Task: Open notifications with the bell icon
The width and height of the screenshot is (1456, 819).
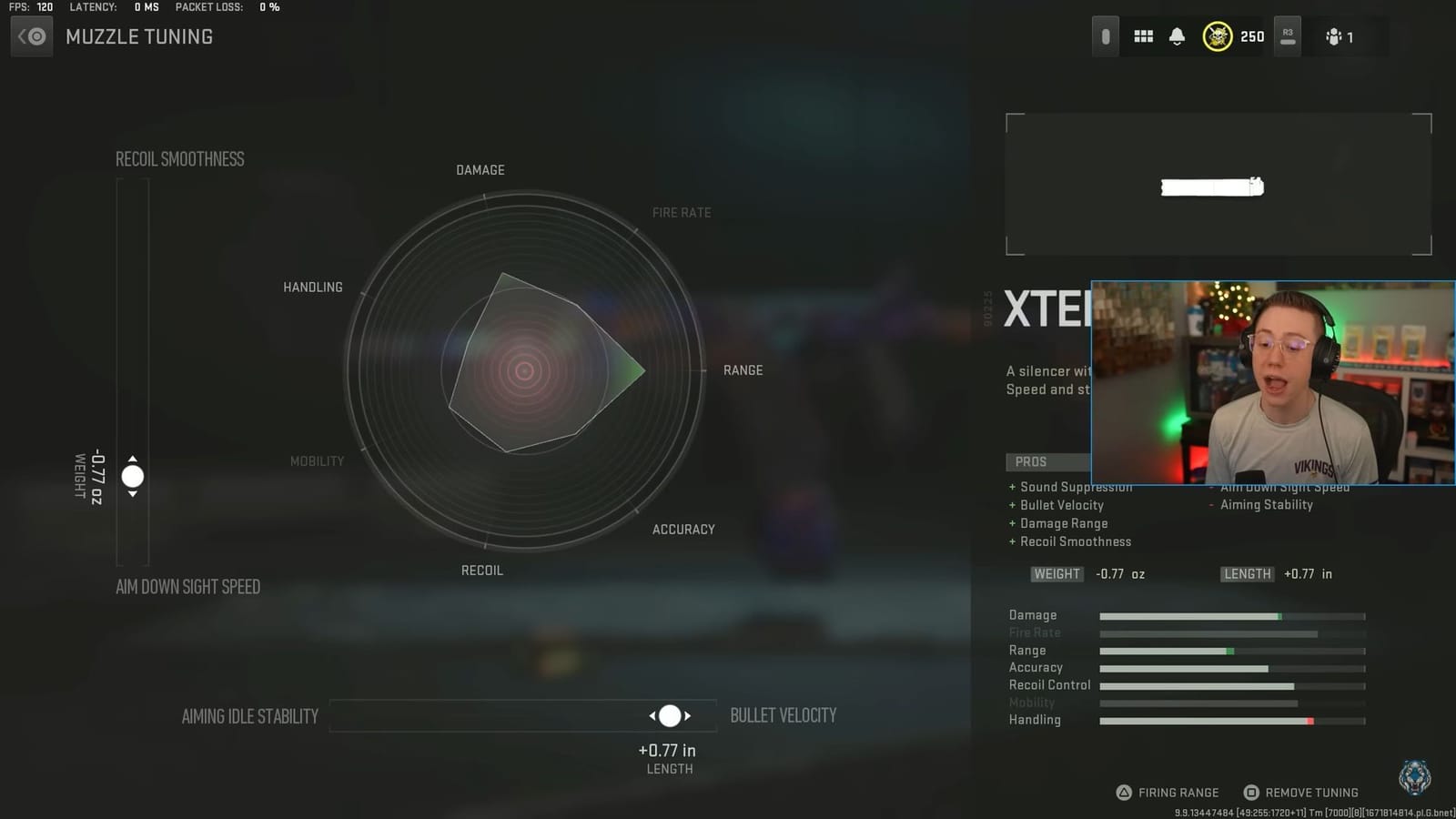Action: point(1177,36)
